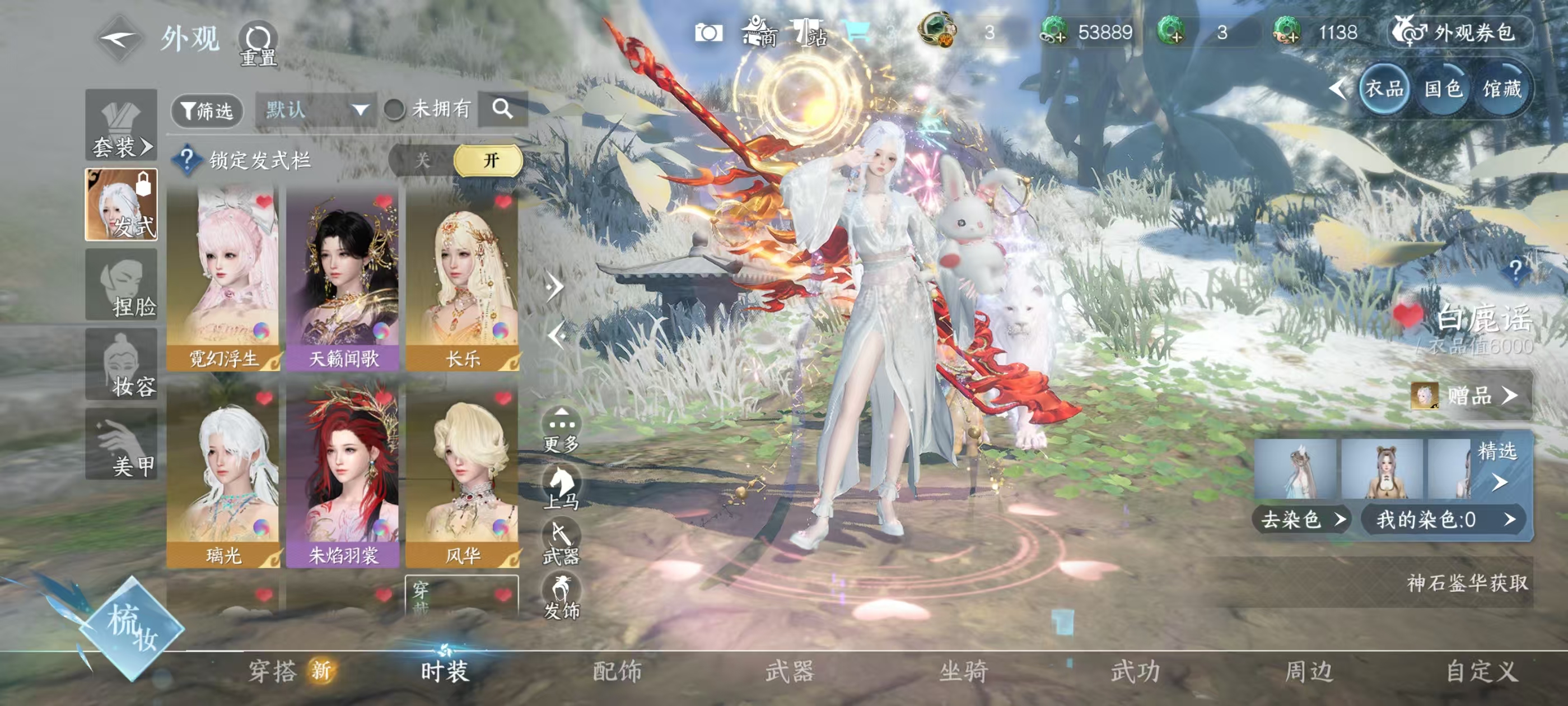Open the 筛选 filter button
This screenshot has width=1568, height=706.
[207, 111]
